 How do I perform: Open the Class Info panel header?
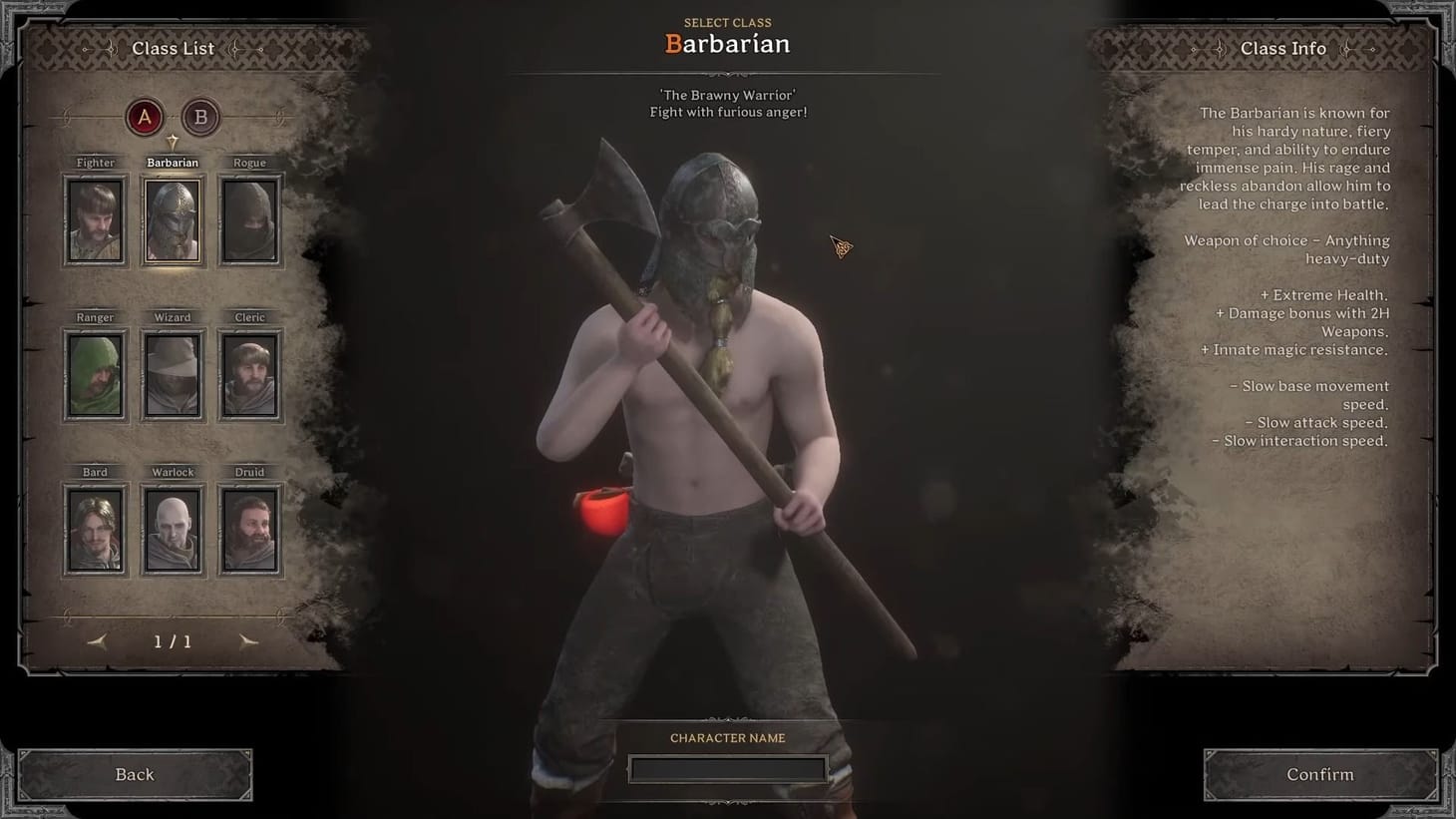(1283, 48)
